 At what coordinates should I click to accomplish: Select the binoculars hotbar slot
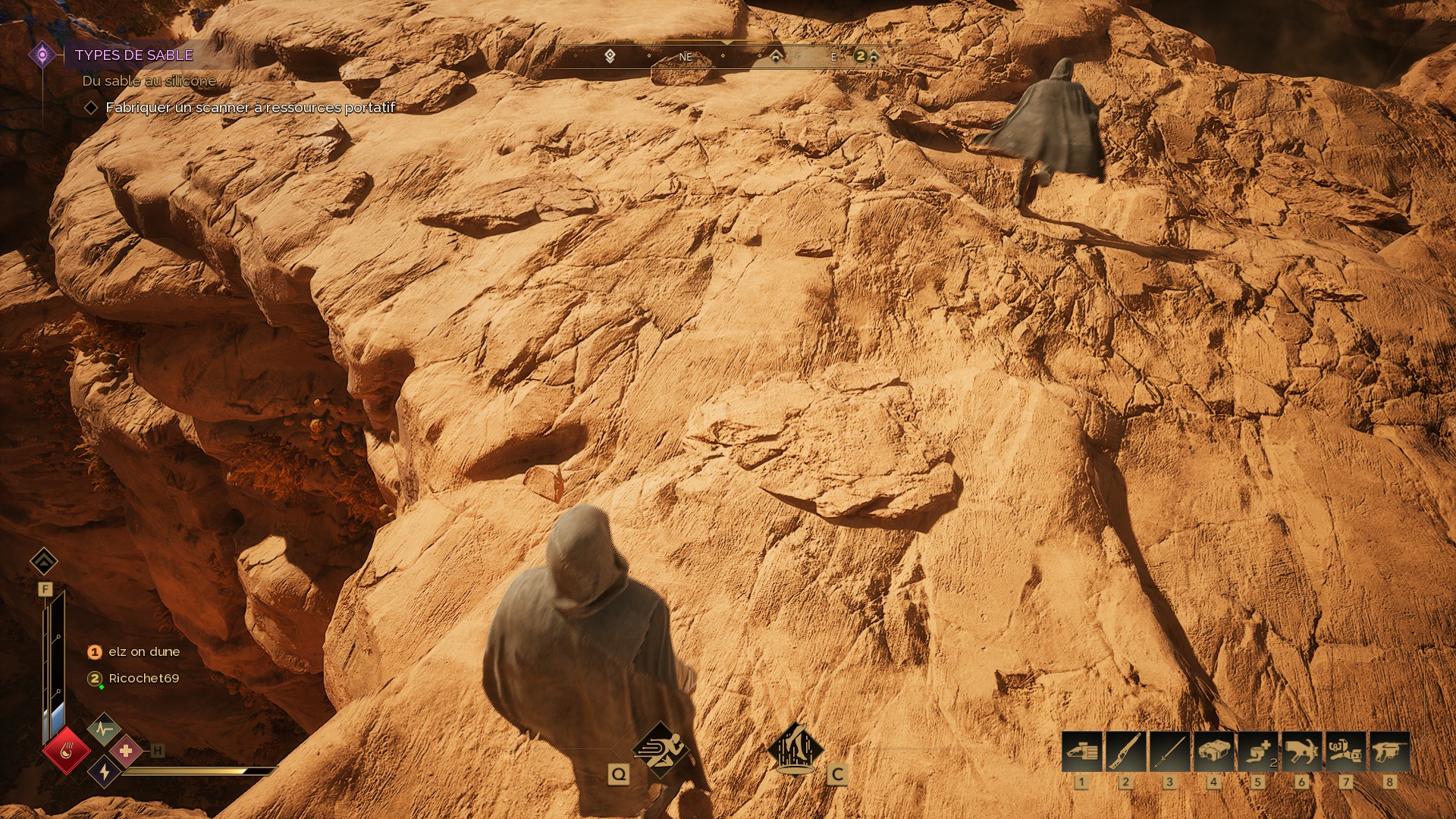click(x=1213, y=752)
